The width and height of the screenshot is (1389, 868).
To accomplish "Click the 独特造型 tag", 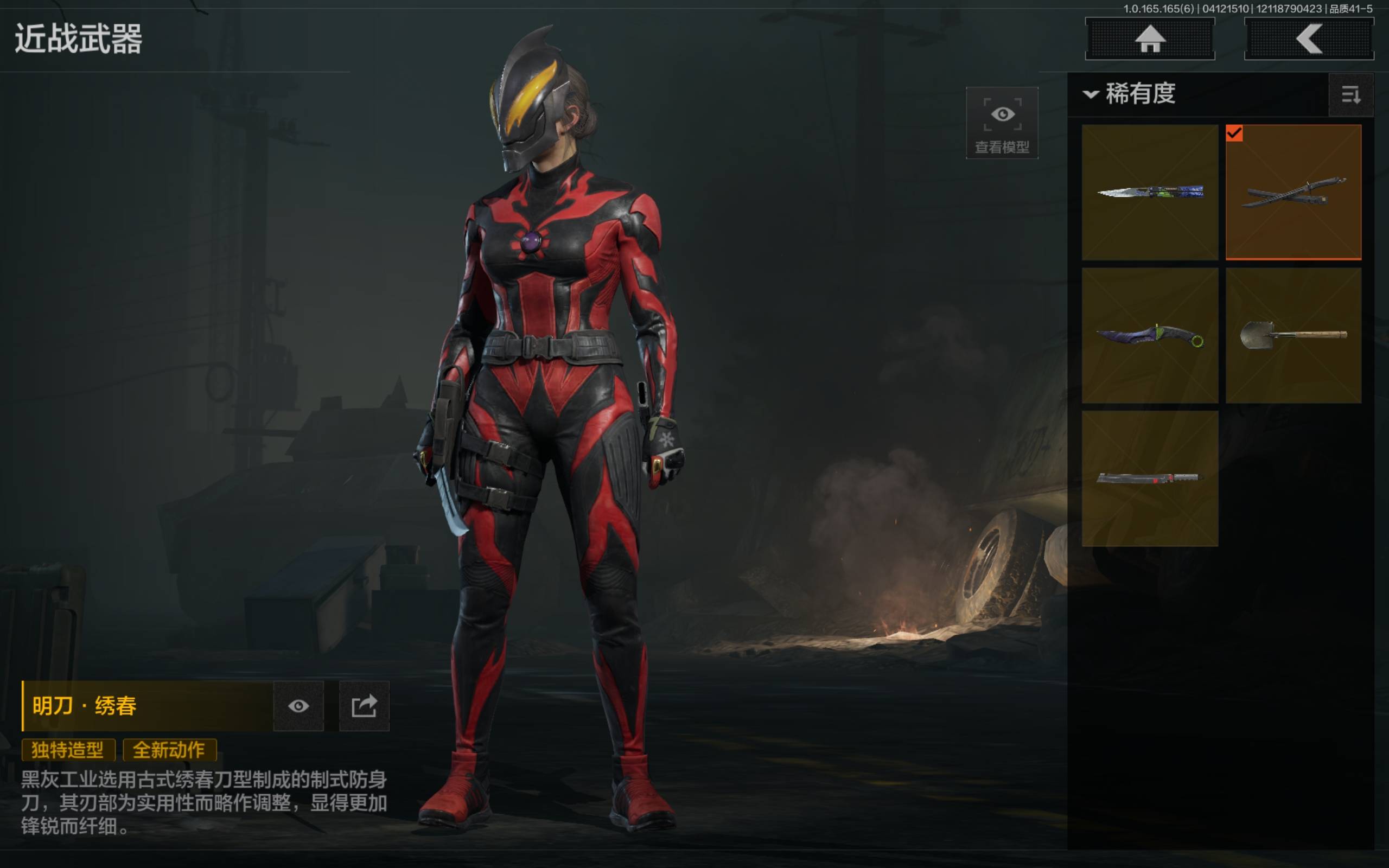I will (x=68, y=750).
